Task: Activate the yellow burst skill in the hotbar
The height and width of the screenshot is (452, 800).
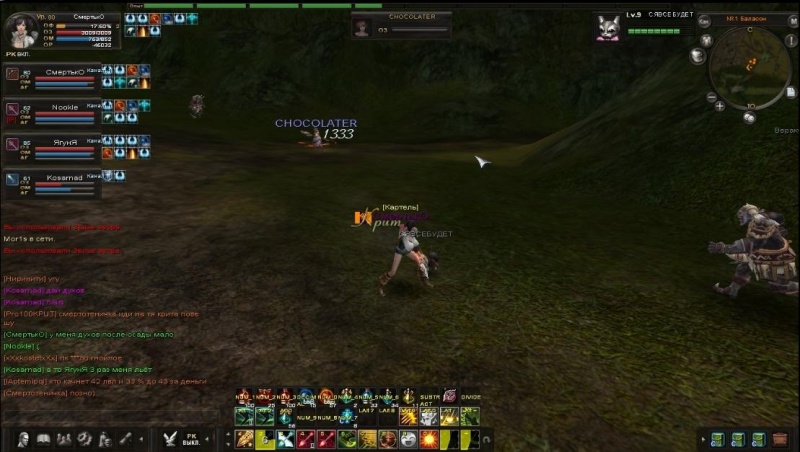Action: point(427,439)
